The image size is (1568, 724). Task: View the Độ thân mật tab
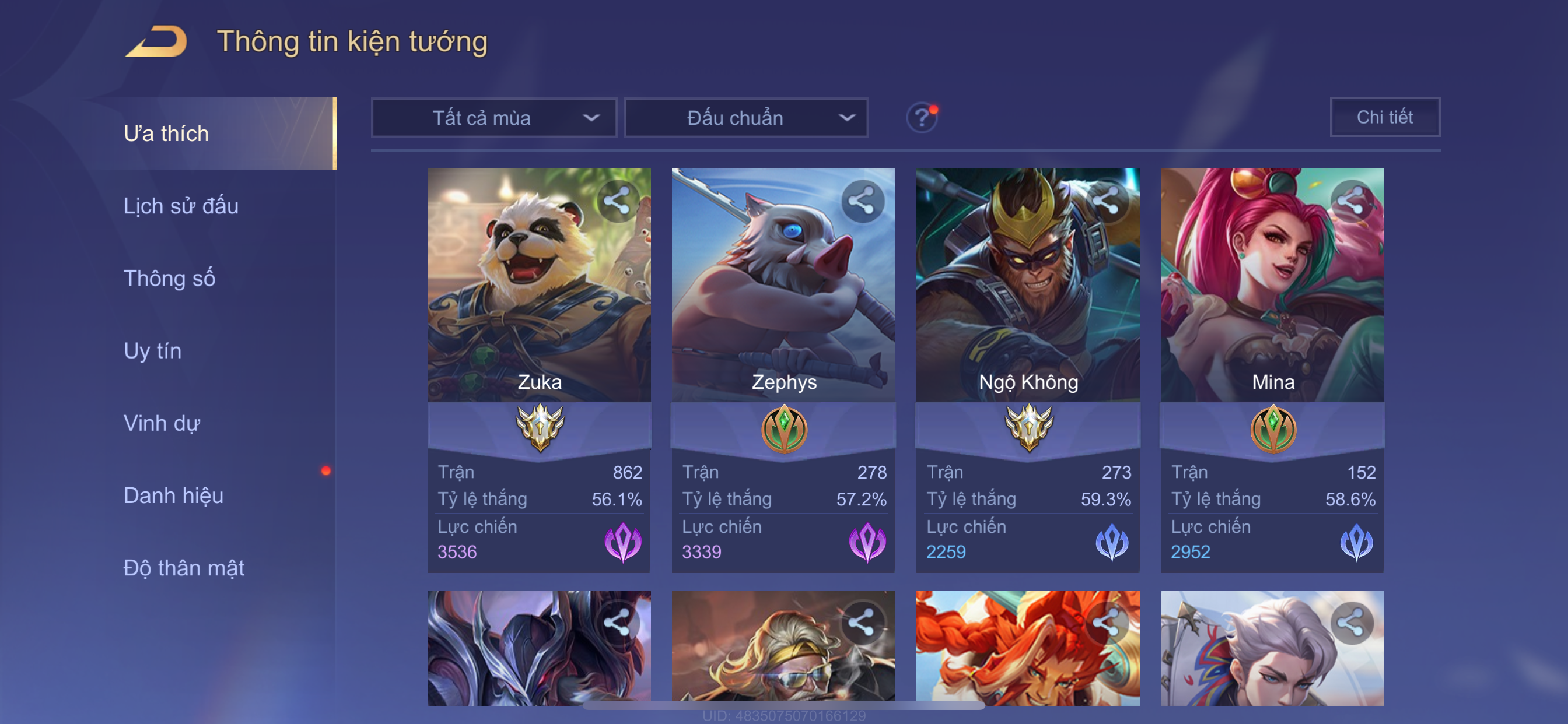tap(184, 568)
